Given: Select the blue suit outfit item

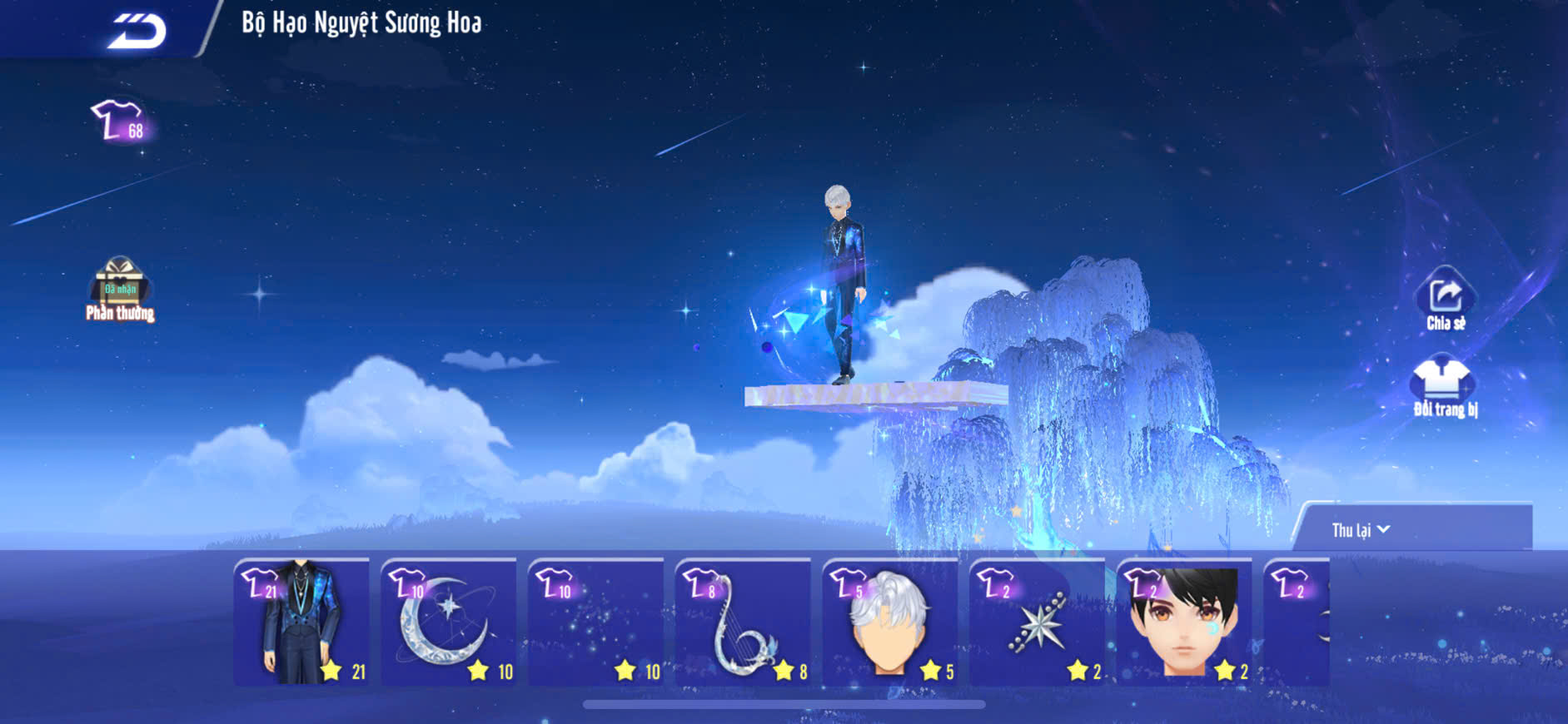Looking at the screenshot, I should [x=301, y=622].
